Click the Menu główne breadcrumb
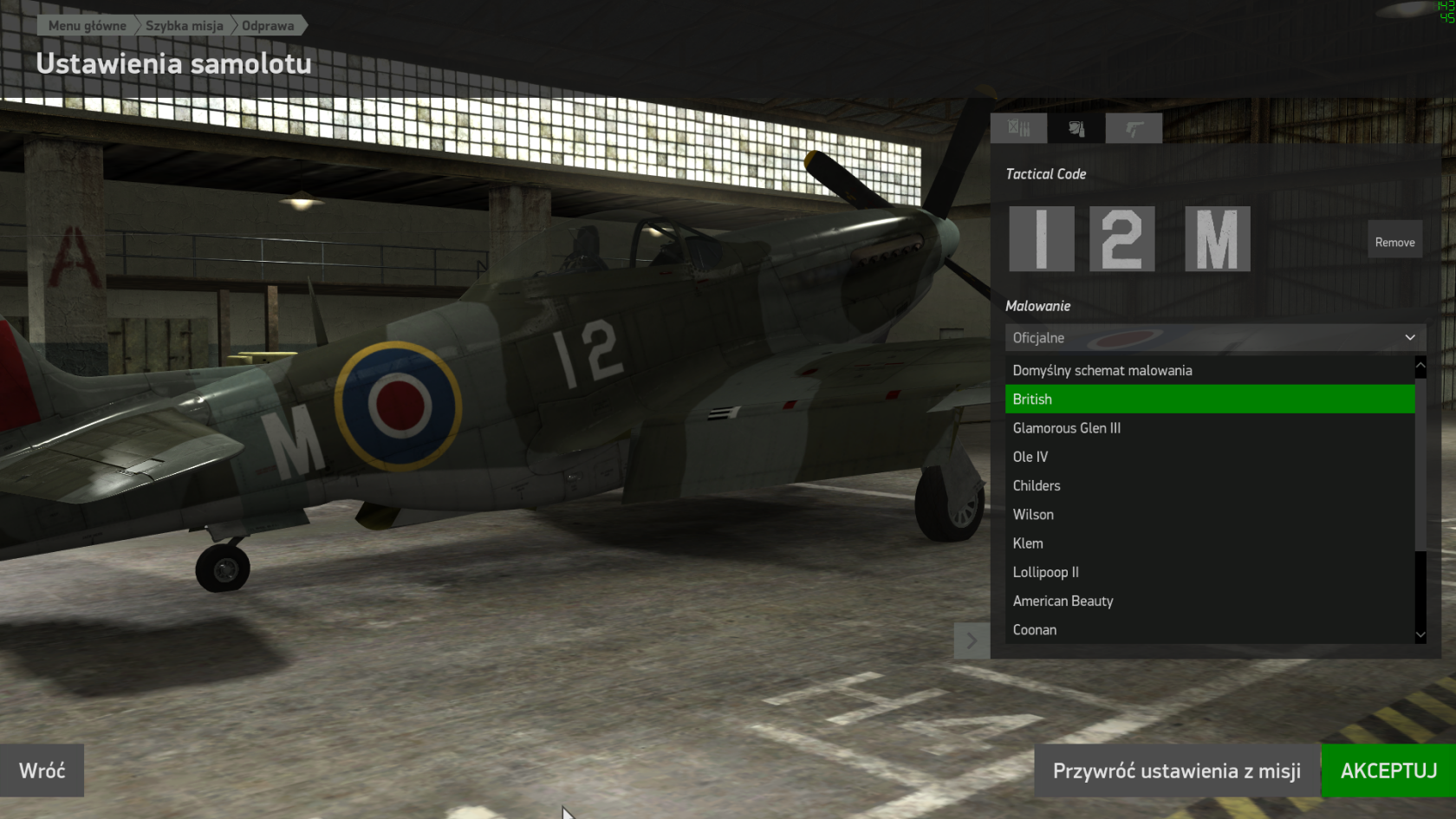The width and height of the screenshot is (1456, 819). pyautogui.click(x=87, y=26)
